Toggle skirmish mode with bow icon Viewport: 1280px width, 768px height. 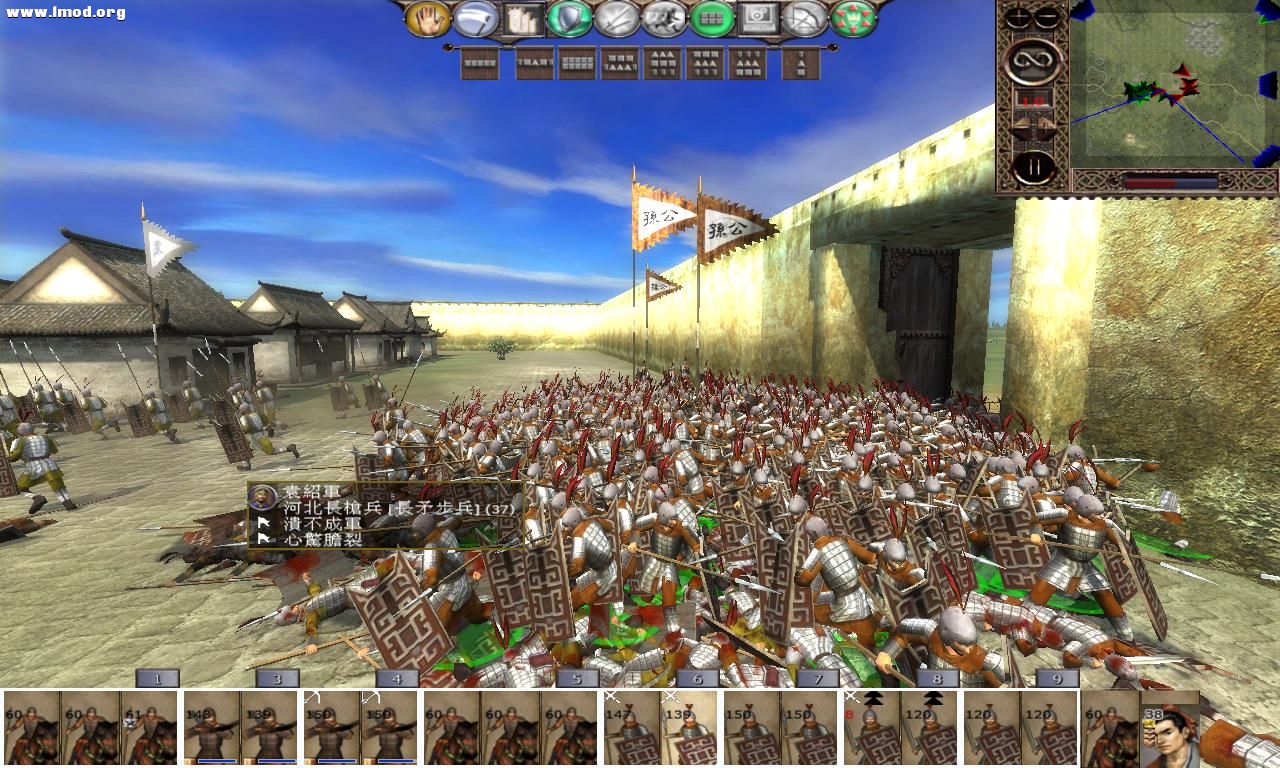803,17
